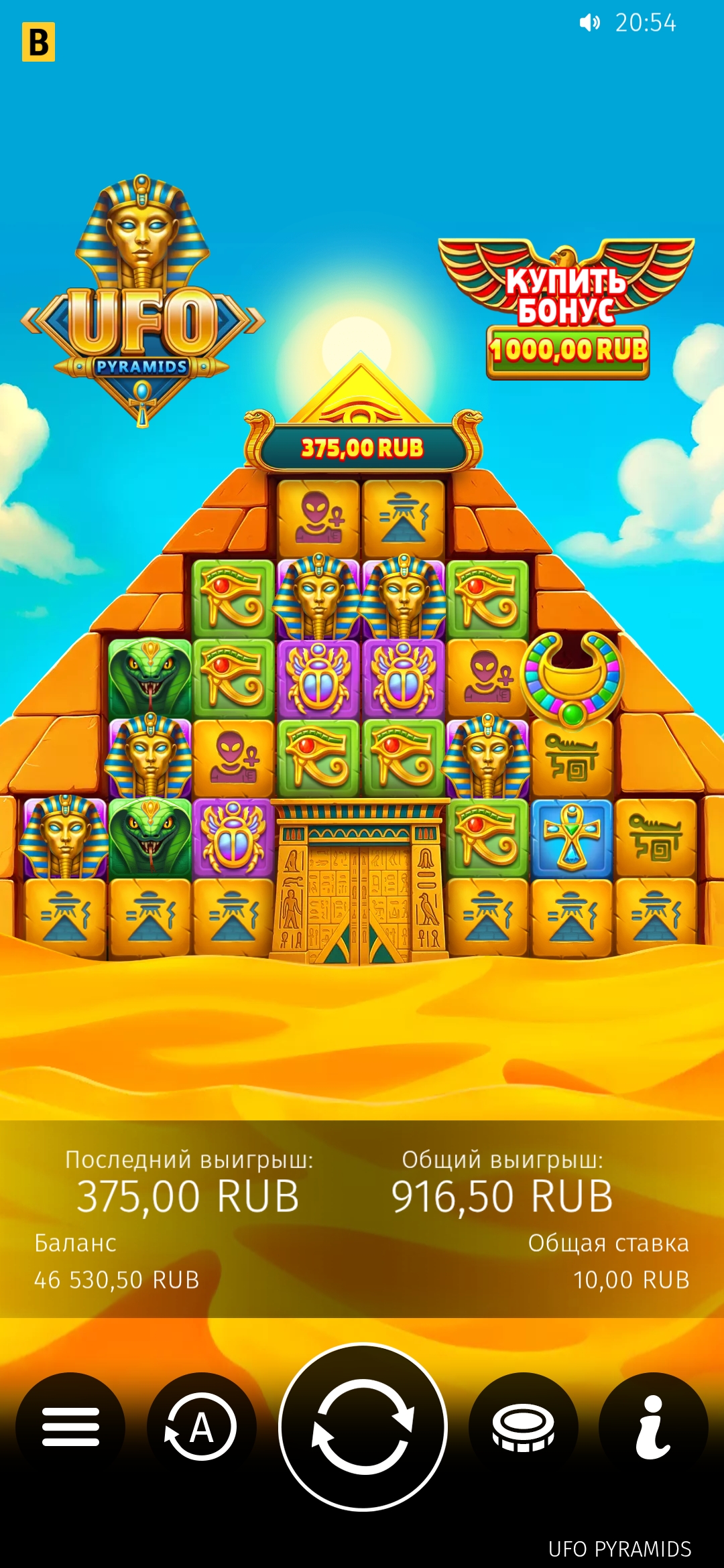Click the yellow B logo

coord(38,42)
